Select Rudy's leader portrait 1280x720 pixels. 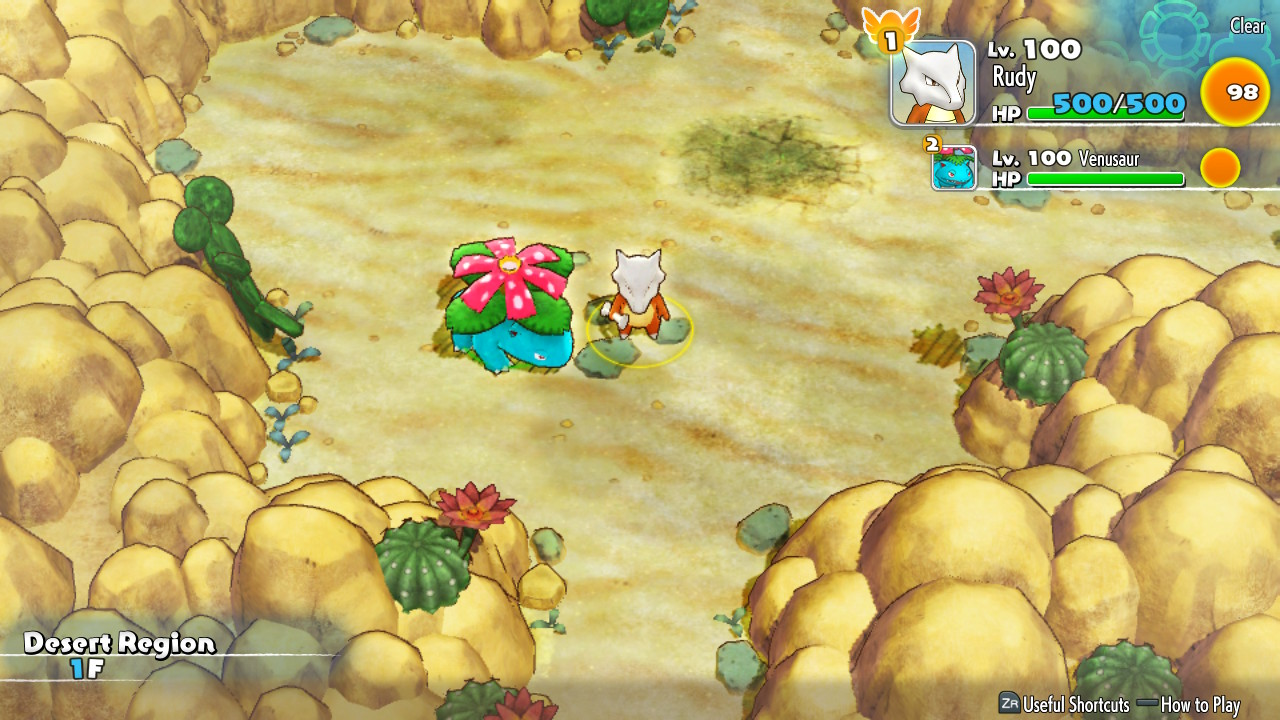(x=933, y=84)
